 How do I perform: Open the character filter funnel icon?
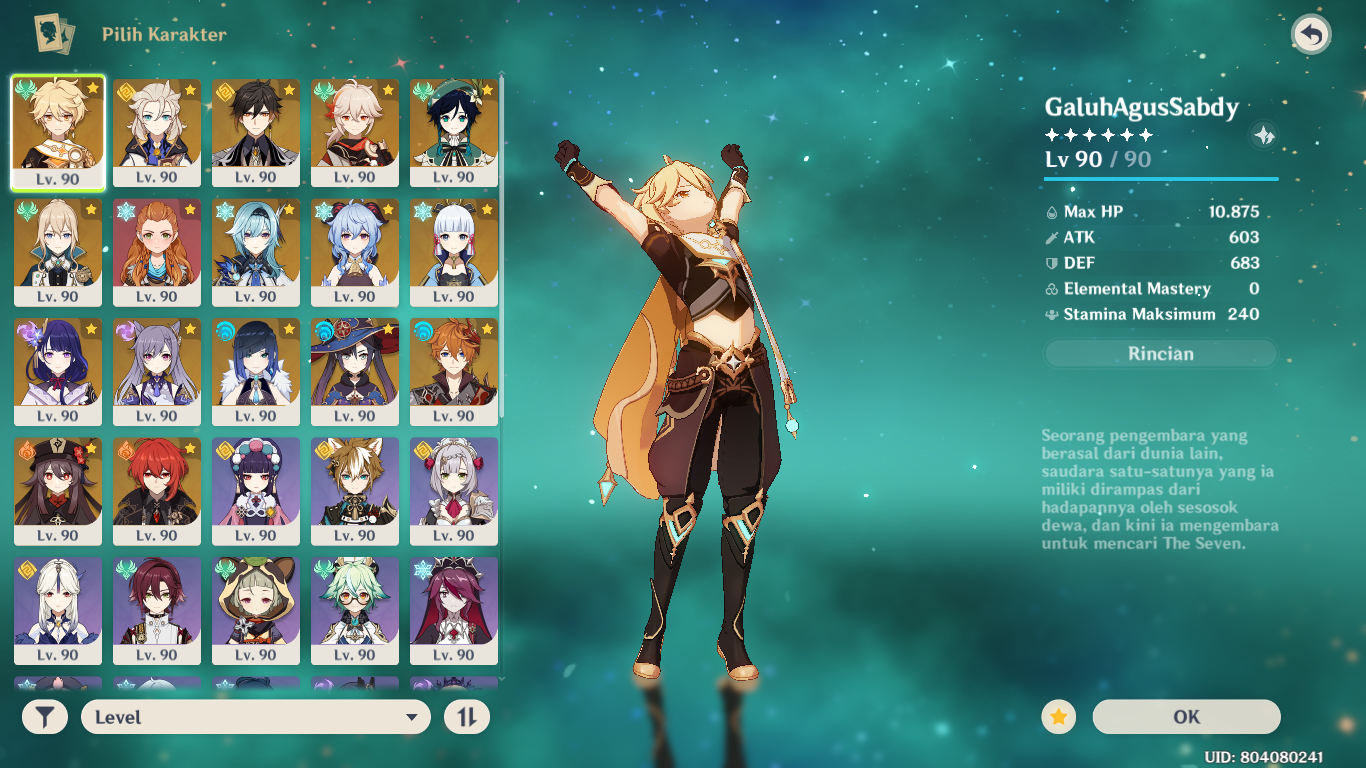pos(43,717)
